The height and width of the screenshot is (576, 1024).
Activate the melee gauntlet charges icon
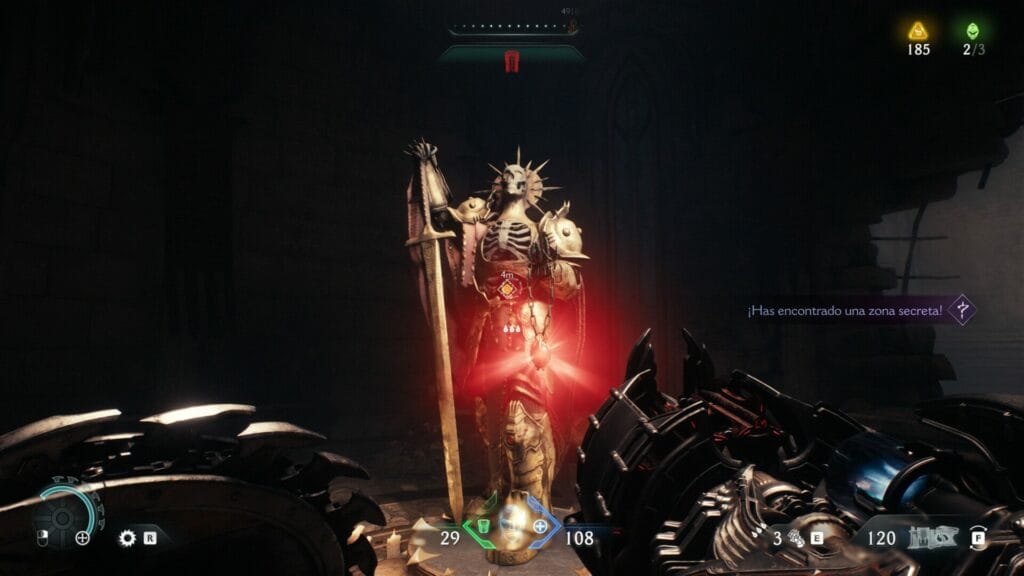(797, 538)
